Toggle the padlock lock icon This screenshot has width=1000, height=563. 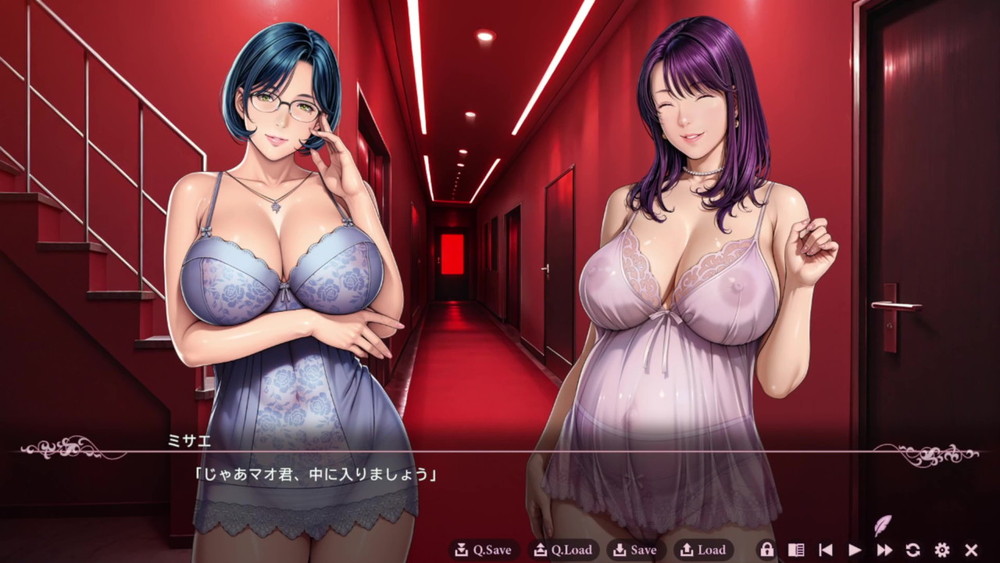[x=767, y=550]
